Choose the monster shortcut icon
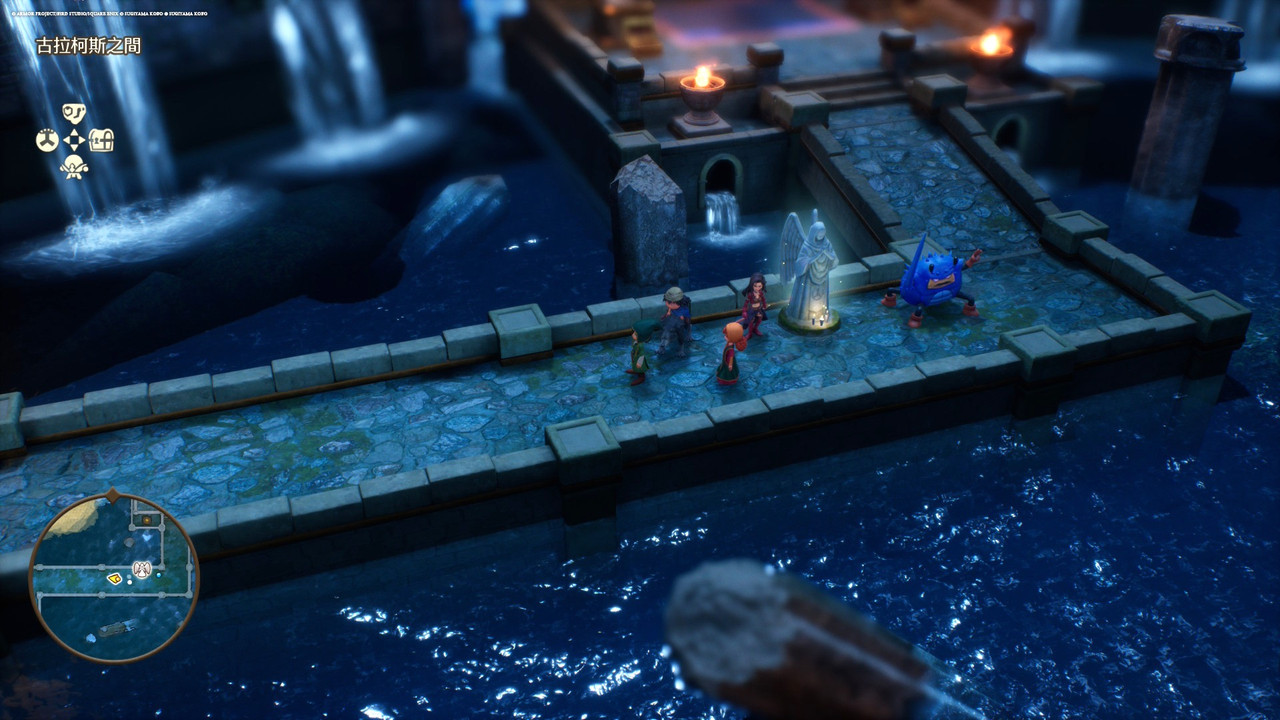 [74, 167]
